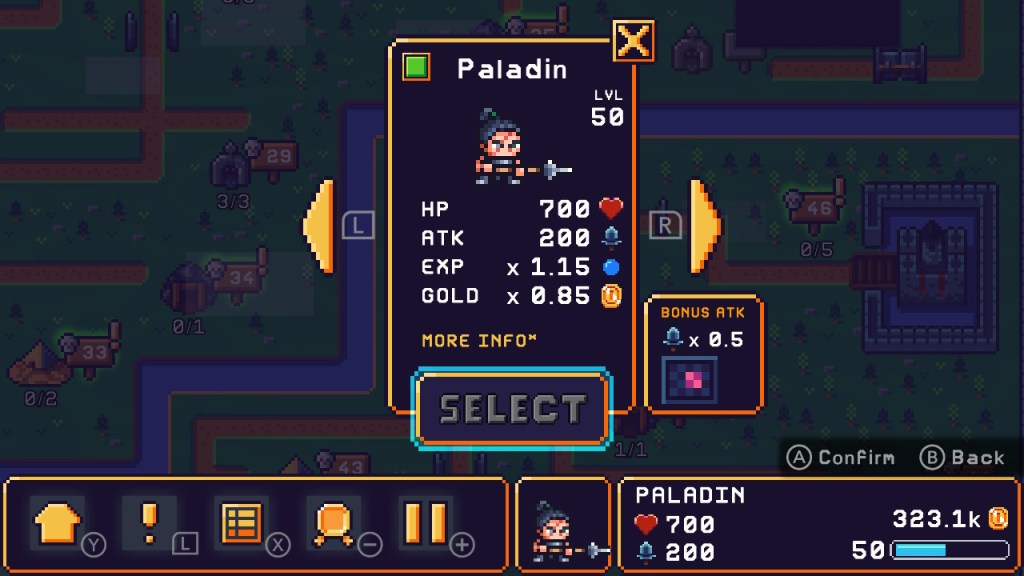Click the pause icon in toolbar

pos(425,523)
